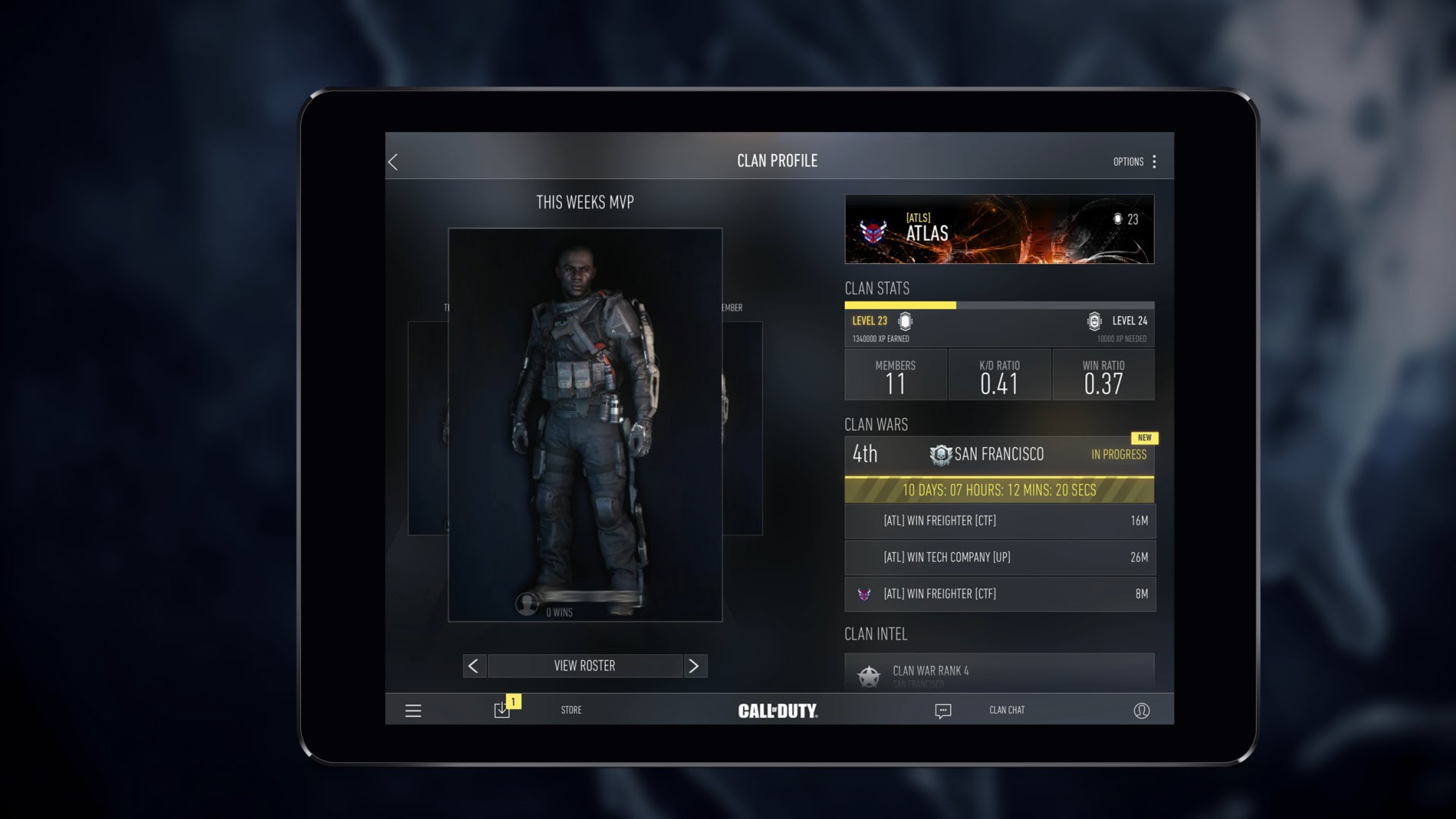1456x819 pixels.
Task: Open the San Francisco clan war entry
Action: click(999, 454)
